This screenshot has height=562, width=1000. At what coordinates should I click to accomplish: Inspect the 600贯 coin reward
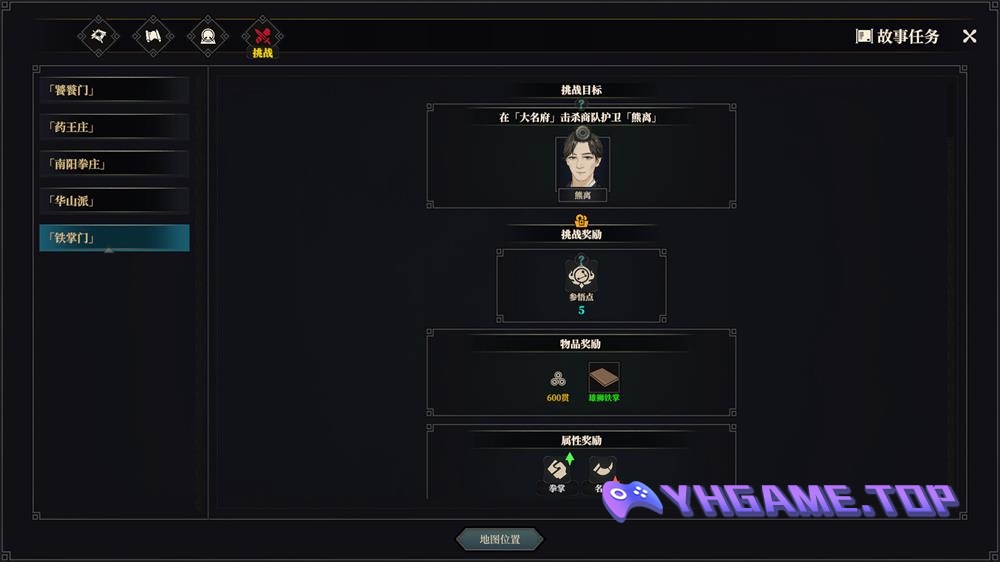point(558,379)
